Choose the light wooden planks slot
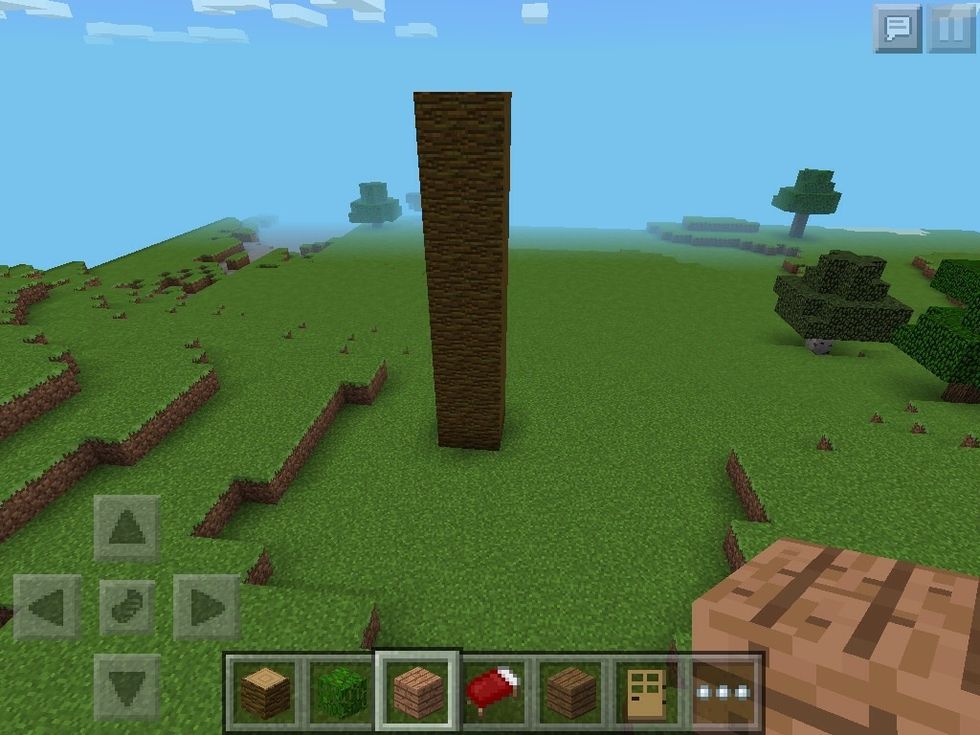 click(x=417, y=691)
